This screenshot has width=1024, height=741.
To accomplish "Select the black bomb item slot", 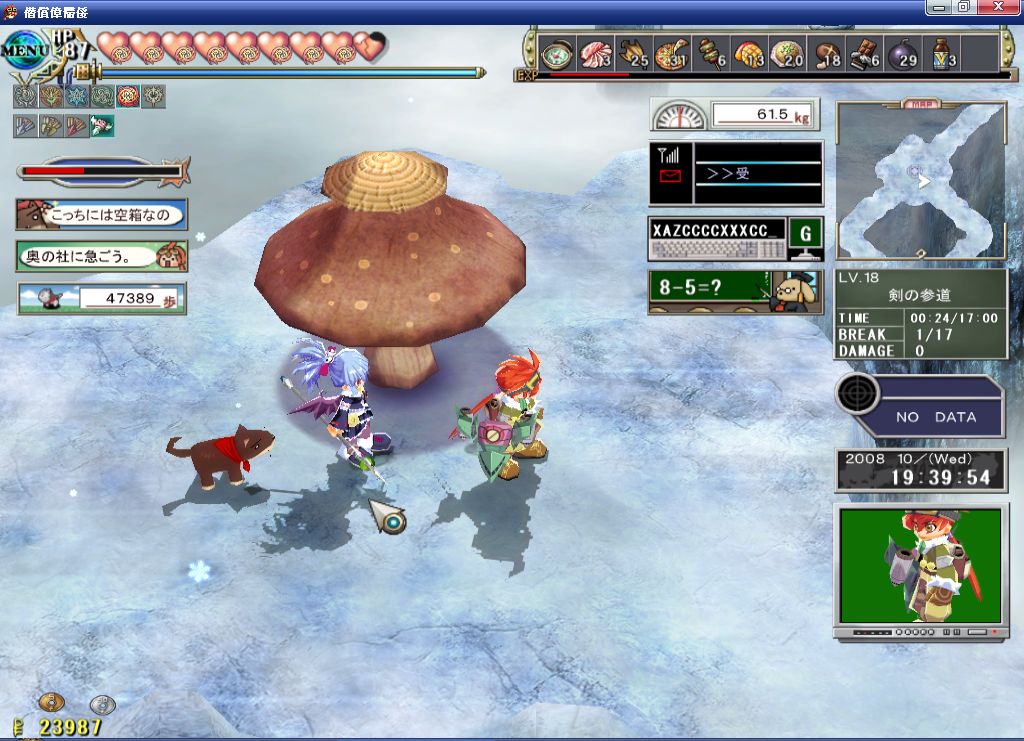I will click(x=901, y=54).
